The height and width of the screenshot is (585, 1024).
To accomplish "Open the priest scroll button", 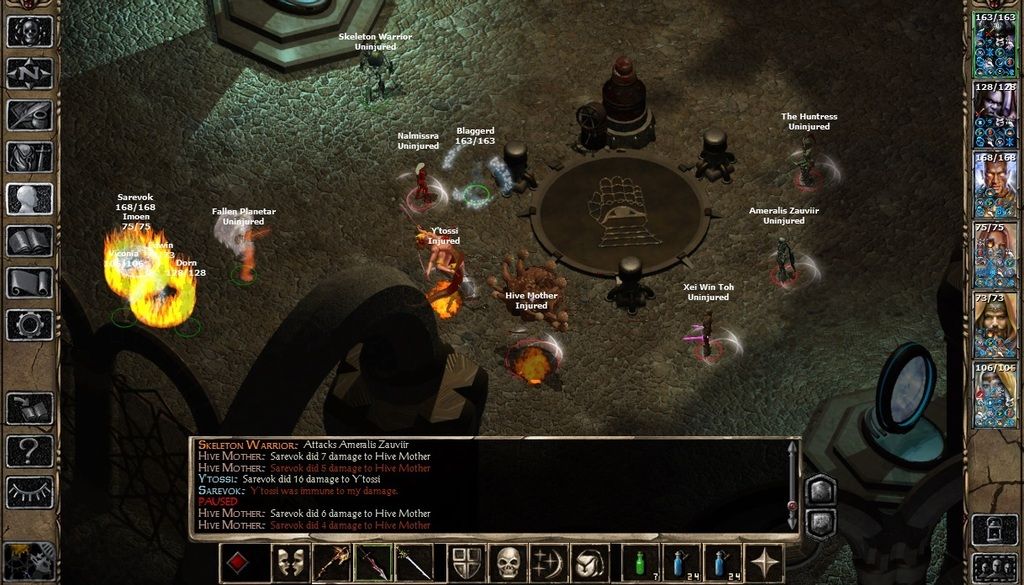I will [29, 283].
